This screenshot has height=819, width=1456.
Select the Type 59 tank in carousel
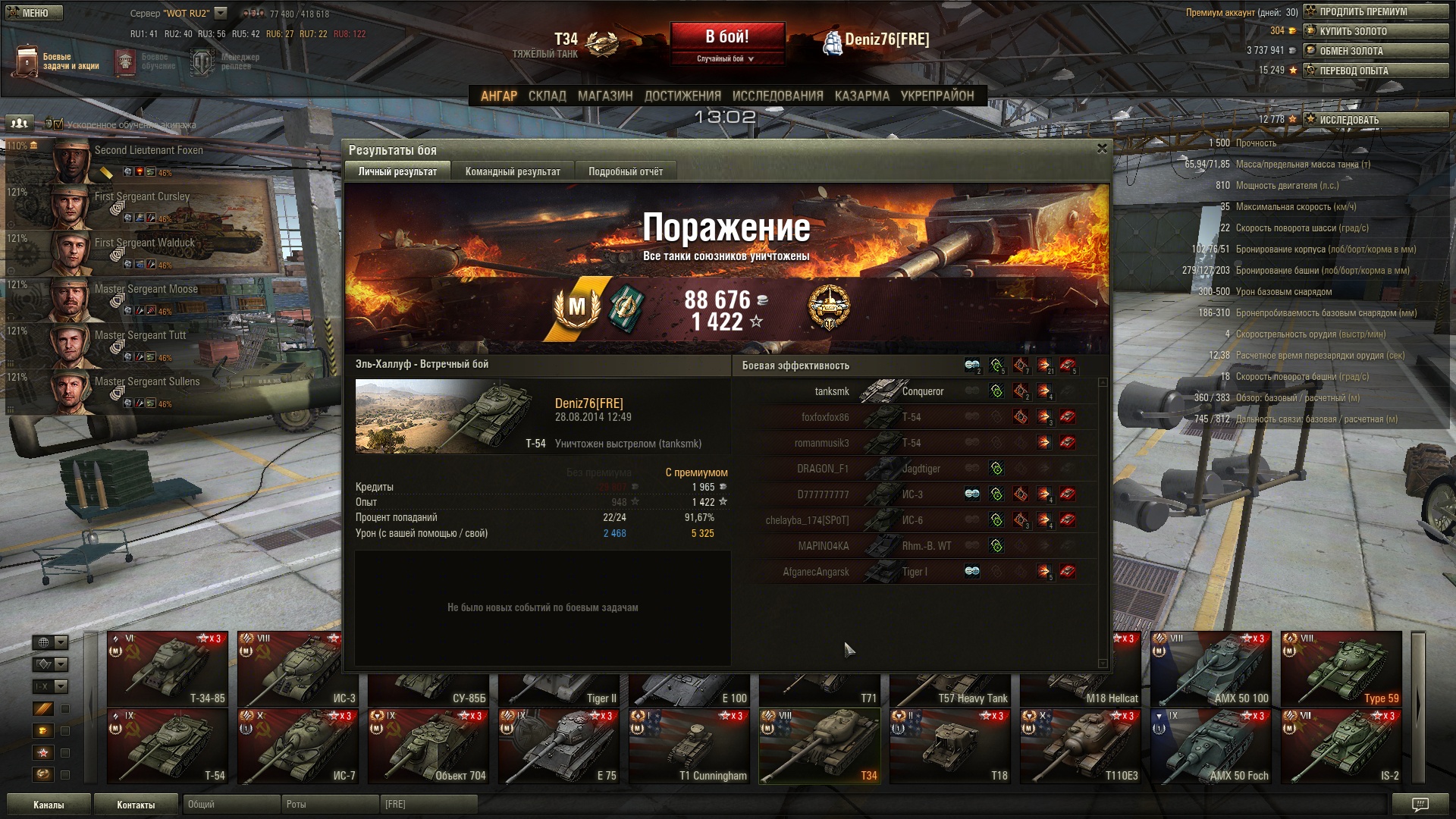click(x=1340, y=668)
